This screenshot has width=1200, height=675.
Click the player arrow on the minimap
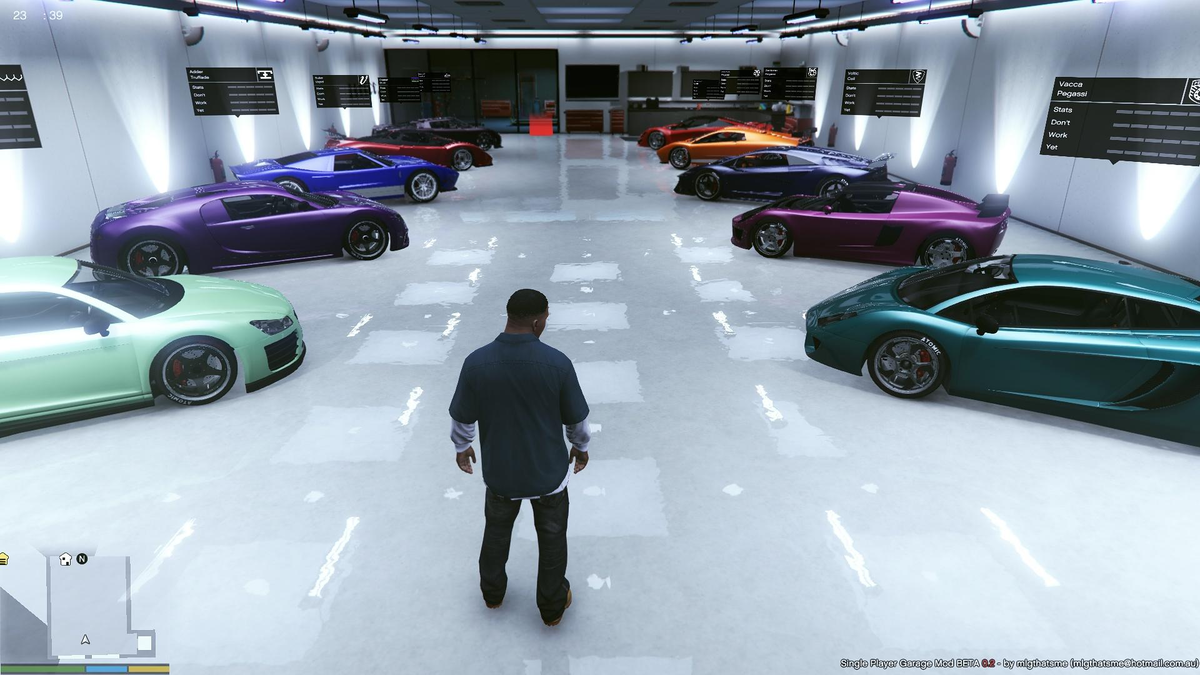coord(86,638)
